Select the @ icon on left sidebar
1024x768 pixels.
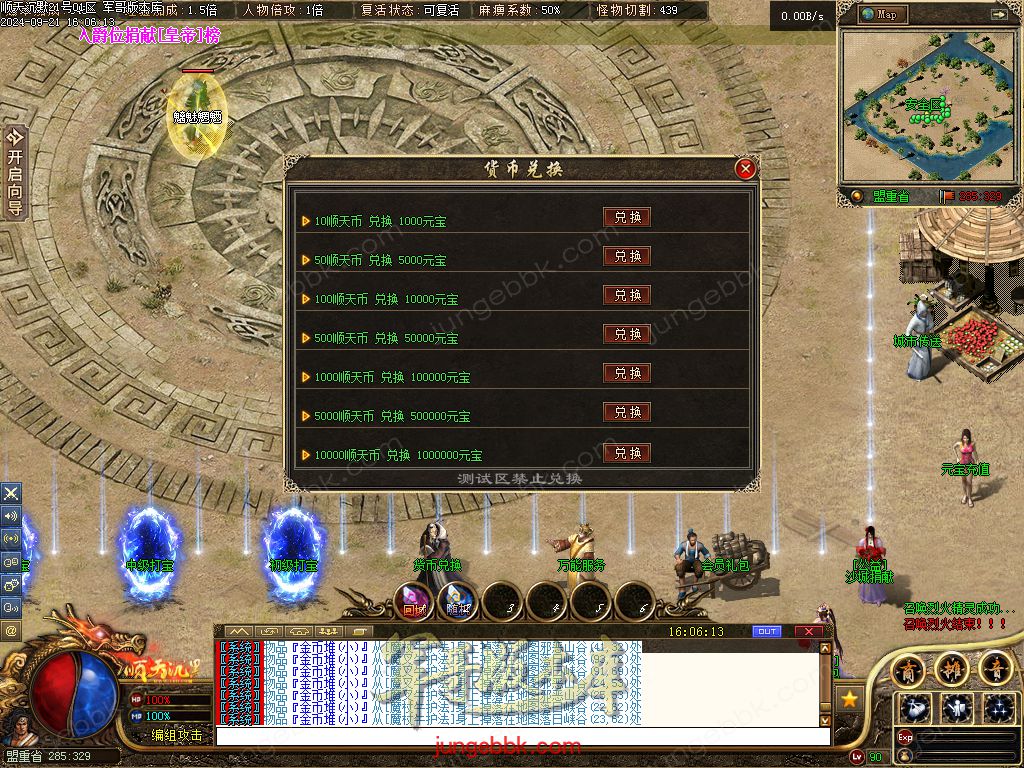11,630
